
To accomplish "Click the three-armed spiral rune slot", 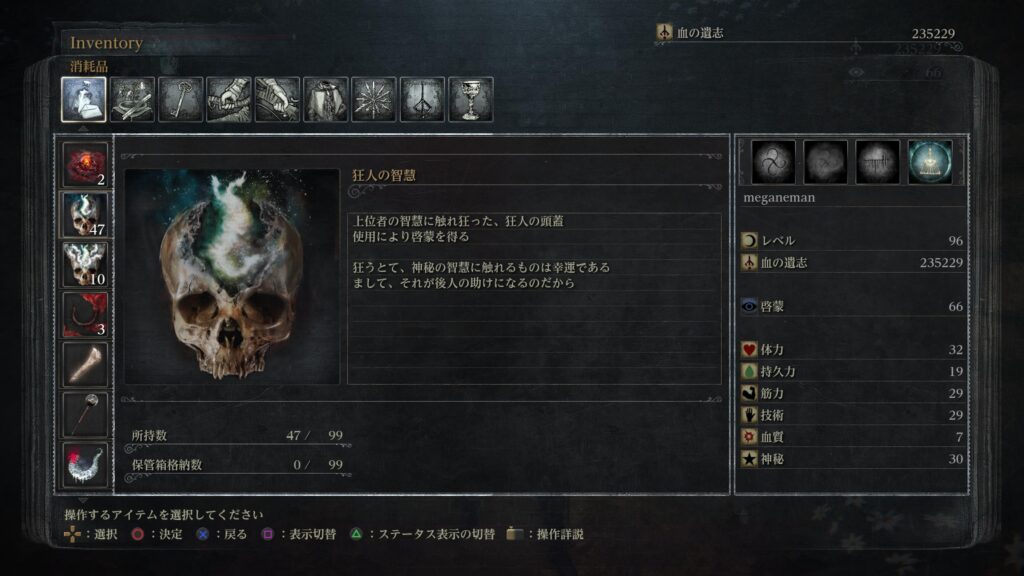I will (773, 162).
